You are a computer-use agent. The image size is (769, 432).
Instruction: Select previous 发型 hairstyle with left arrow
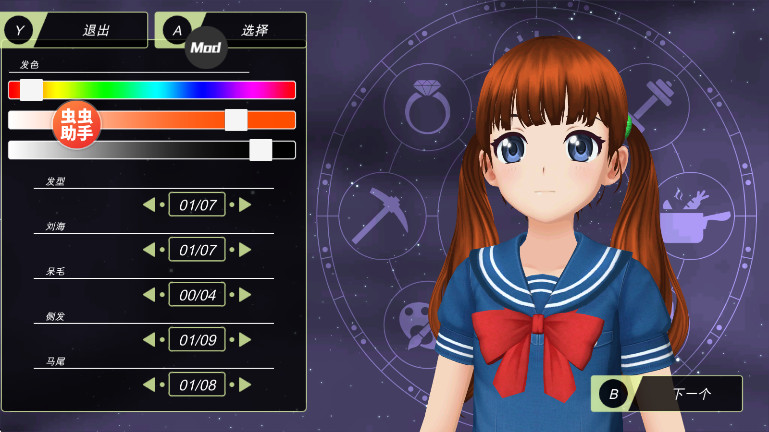click(149, 205)
